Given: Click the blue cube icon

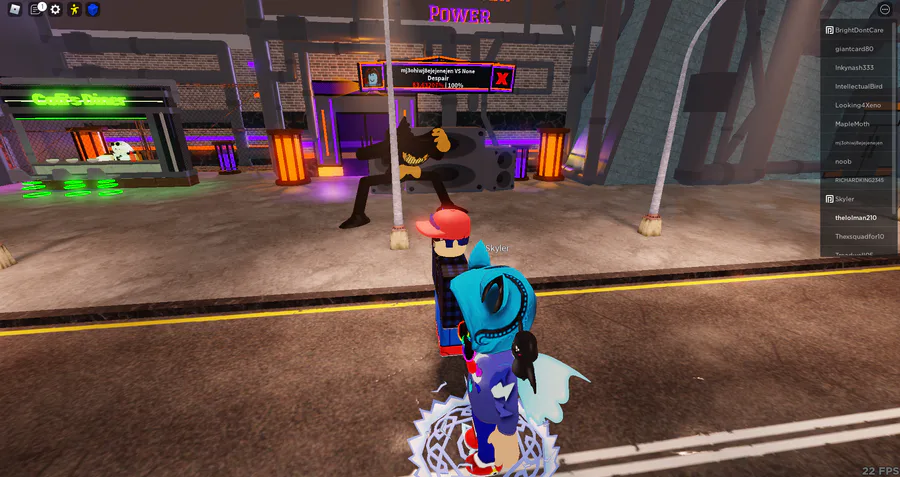Looking at the screenshot, I should [93, 9].
